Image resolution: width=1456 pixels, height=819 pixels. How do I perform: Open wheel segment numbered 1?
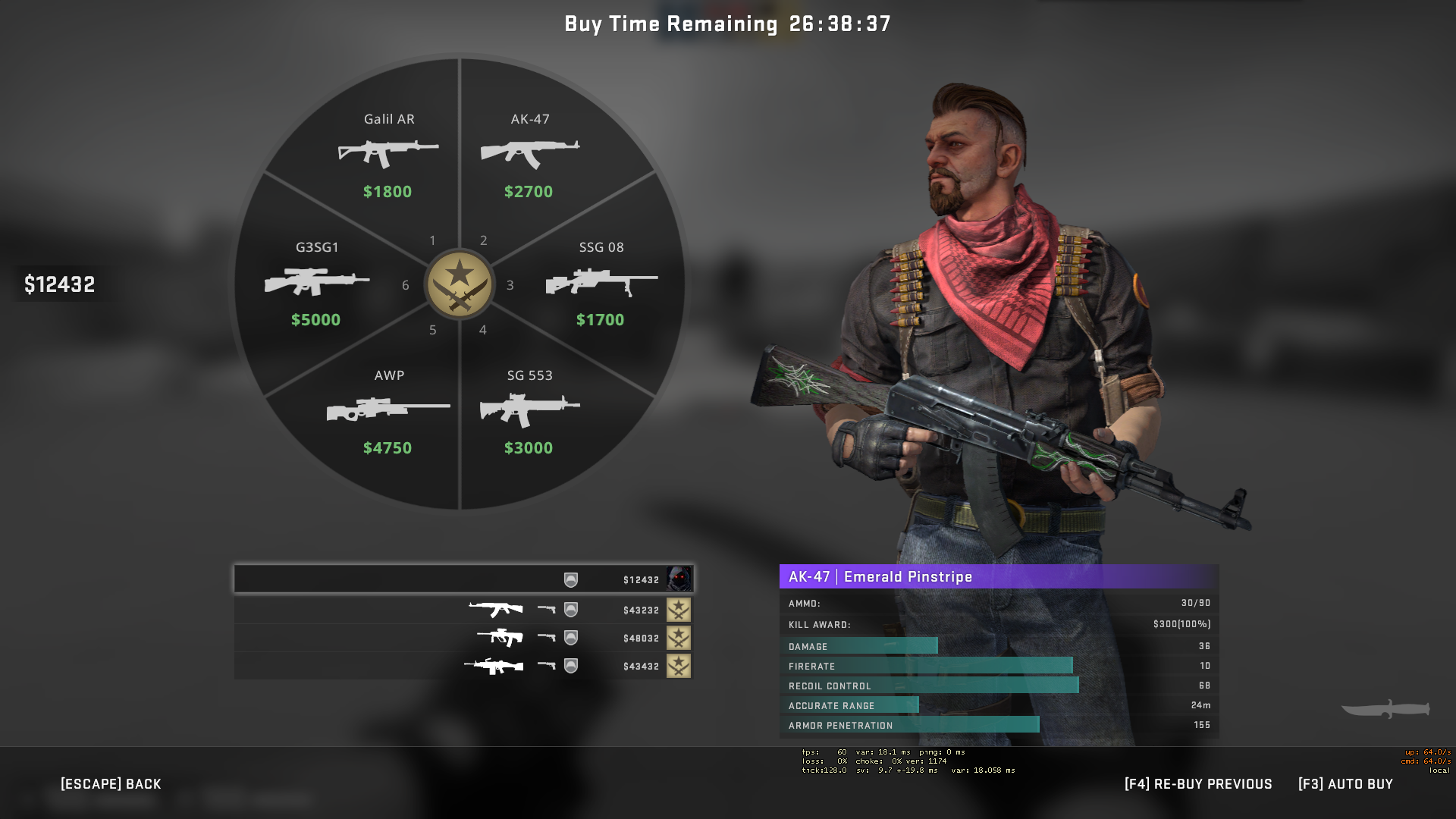click(432, 240)
